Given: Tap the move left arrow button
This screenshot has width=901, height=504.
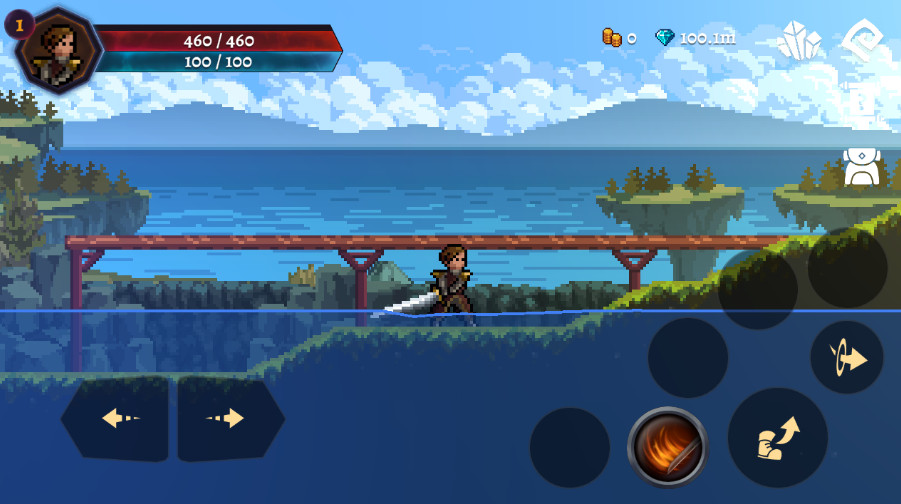Looking at the screenshot, I should 115,419.
